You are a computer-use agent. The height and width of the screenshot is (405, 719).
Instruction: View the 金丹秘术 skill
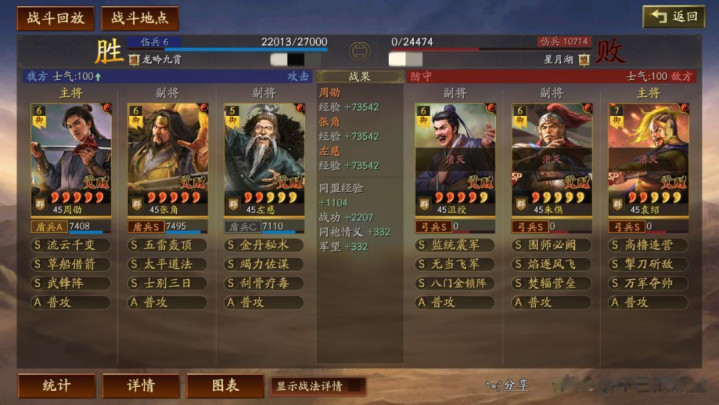(264, 245)
